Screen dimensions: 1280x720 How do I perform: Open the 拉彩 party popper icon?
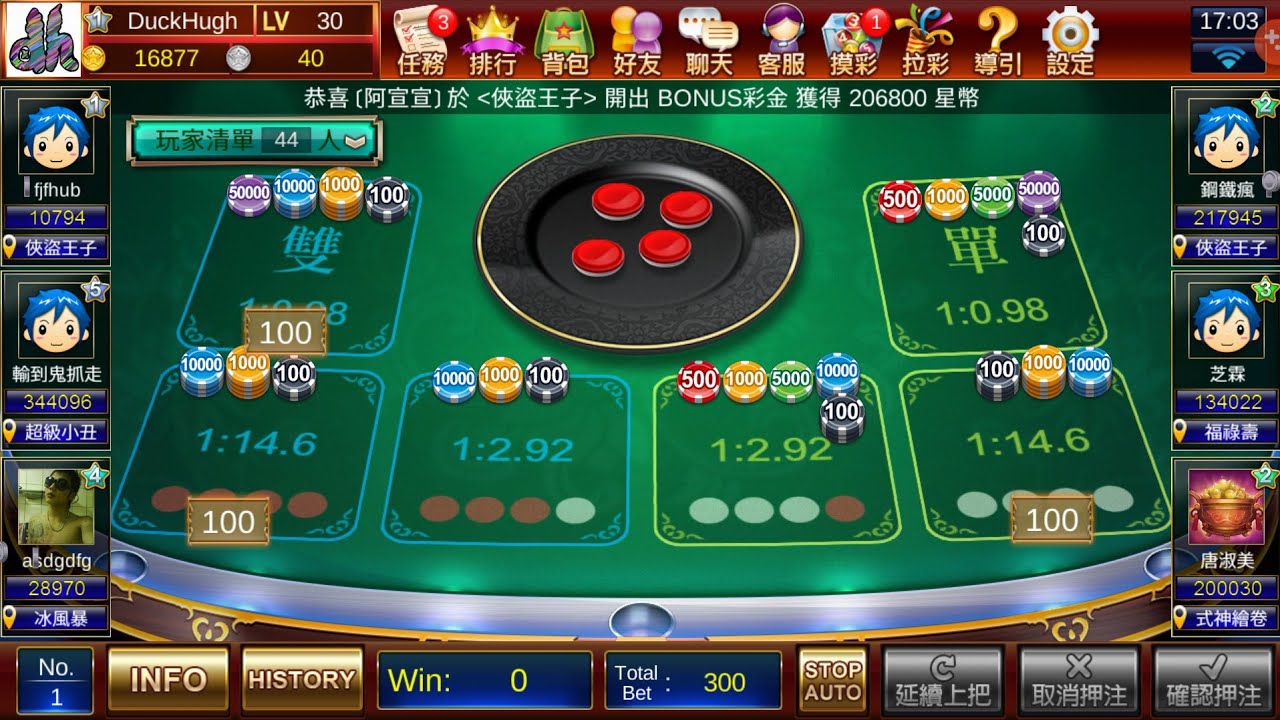[925, 41]
